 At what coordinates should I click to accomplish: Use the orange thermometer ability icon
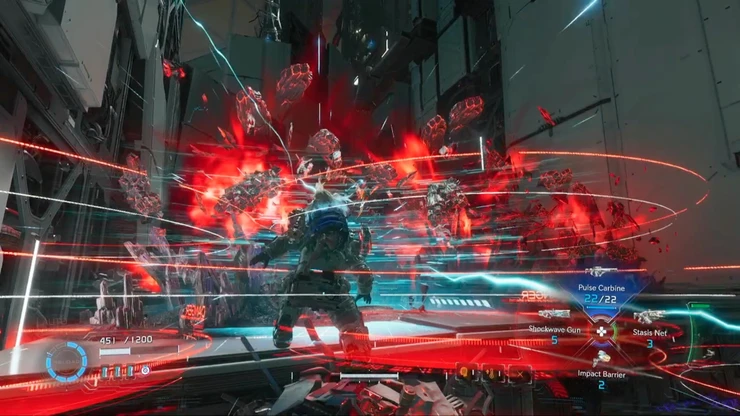coord(492,373)
